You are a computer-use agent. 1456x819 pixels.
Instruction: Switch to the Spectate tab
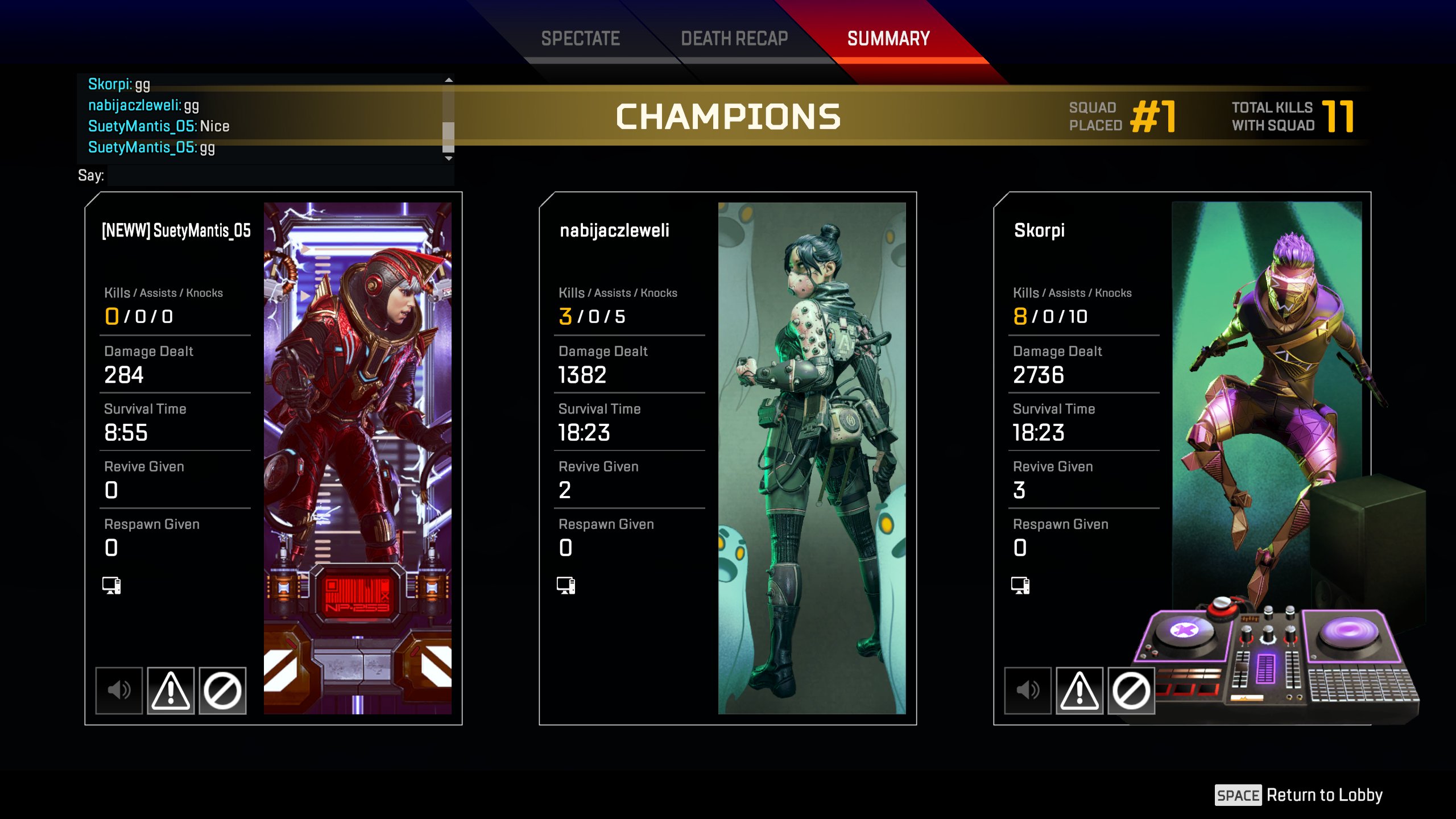(x=580, y=39)
